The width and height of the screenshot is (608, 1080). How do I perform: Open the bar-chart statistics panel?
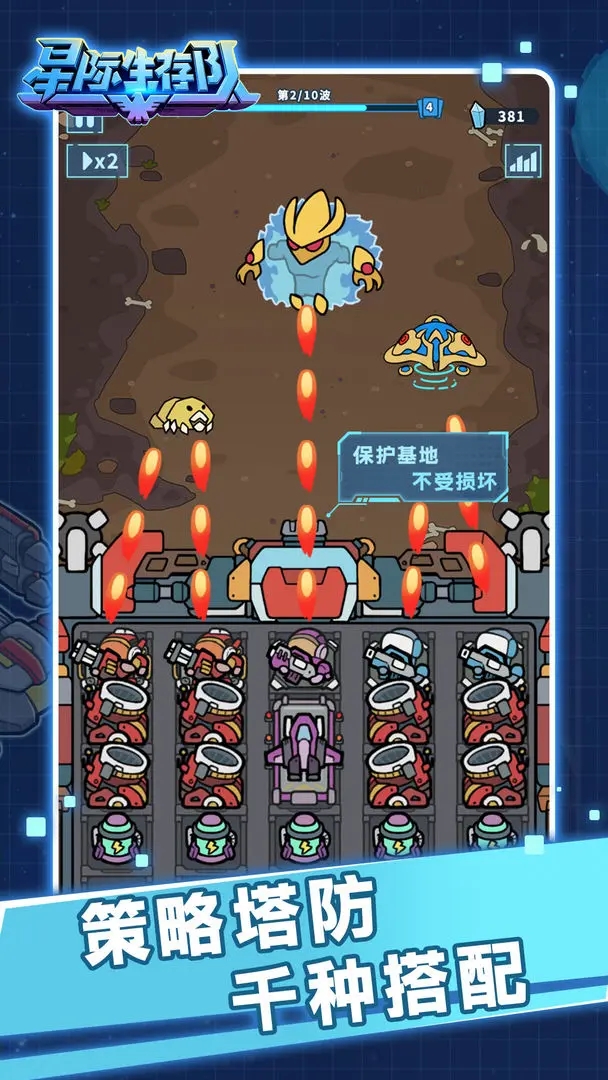tap(522, 160)
